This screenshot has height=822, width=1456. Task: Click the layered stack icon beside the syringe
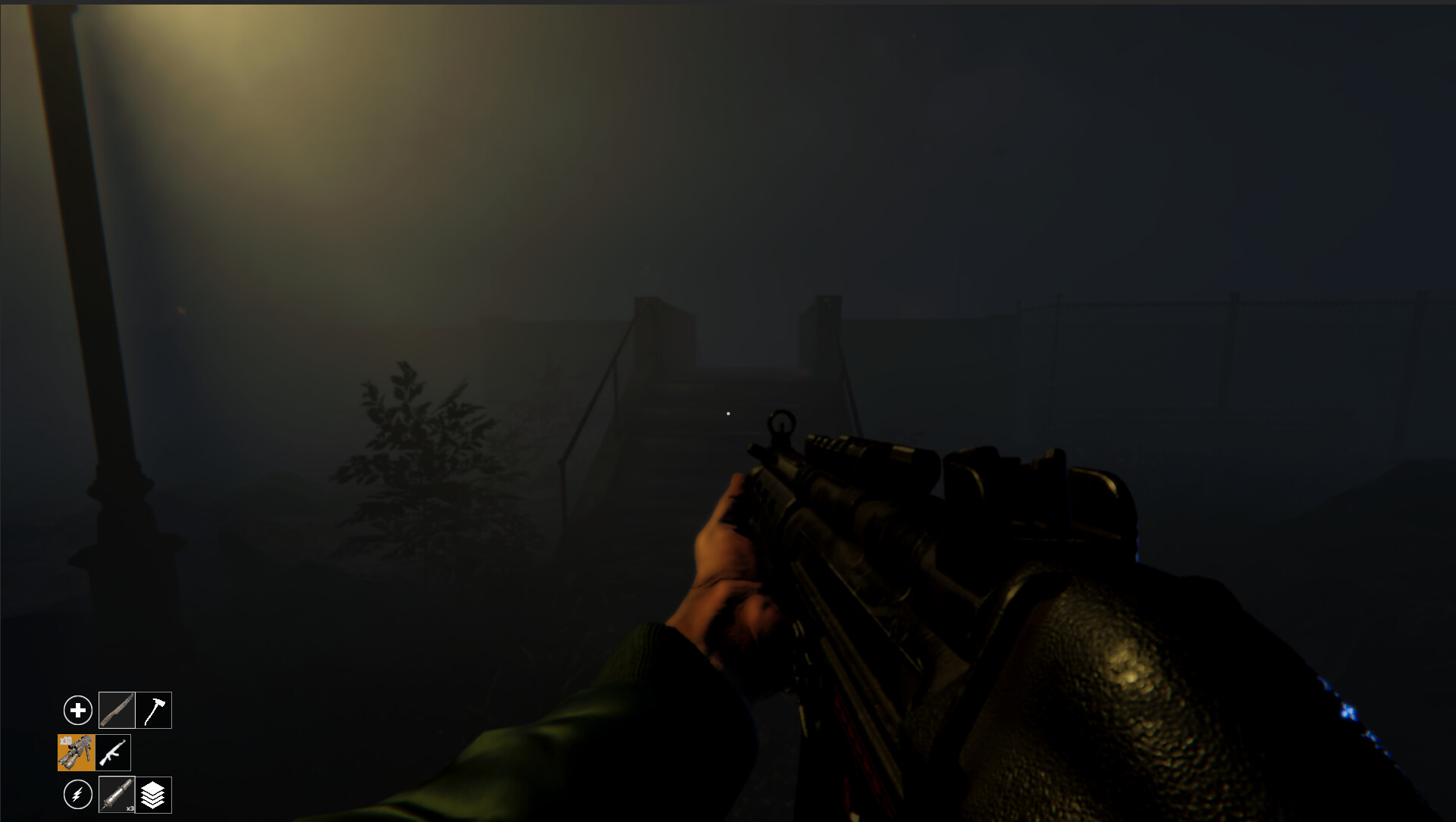coord(155,795)
